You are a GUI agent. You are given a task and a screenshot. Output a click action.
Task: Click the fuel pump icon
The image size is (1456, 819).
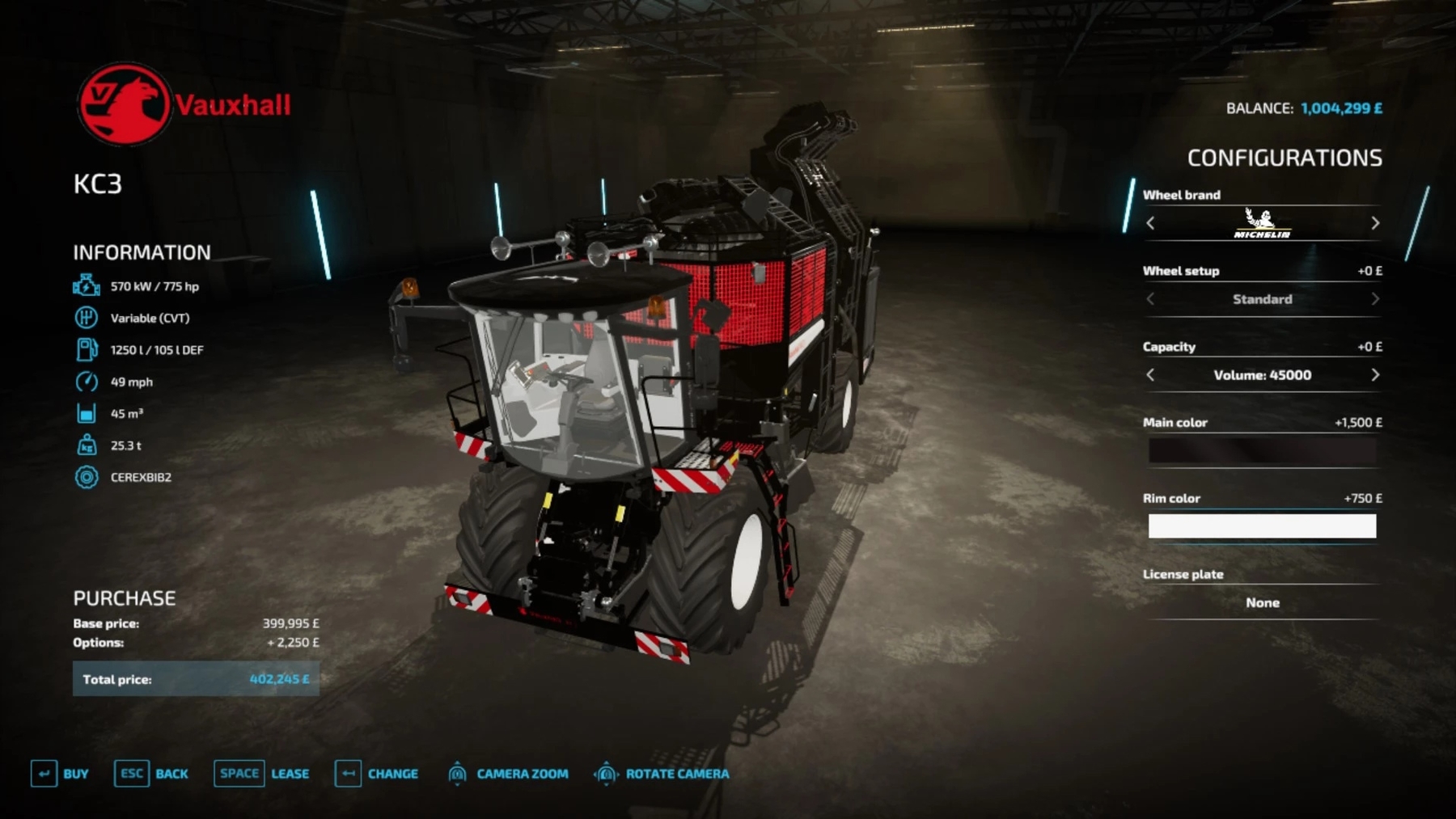click(85, 350)
